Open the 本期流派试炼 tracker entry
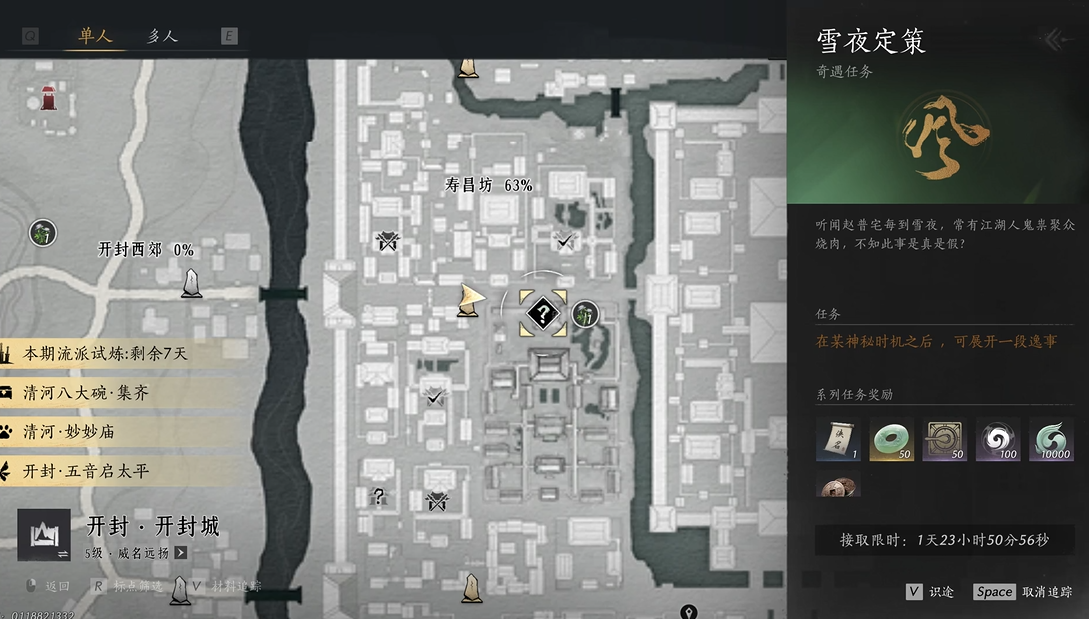This screenshot has width=1089, height=619. click(x=105, y=354)
